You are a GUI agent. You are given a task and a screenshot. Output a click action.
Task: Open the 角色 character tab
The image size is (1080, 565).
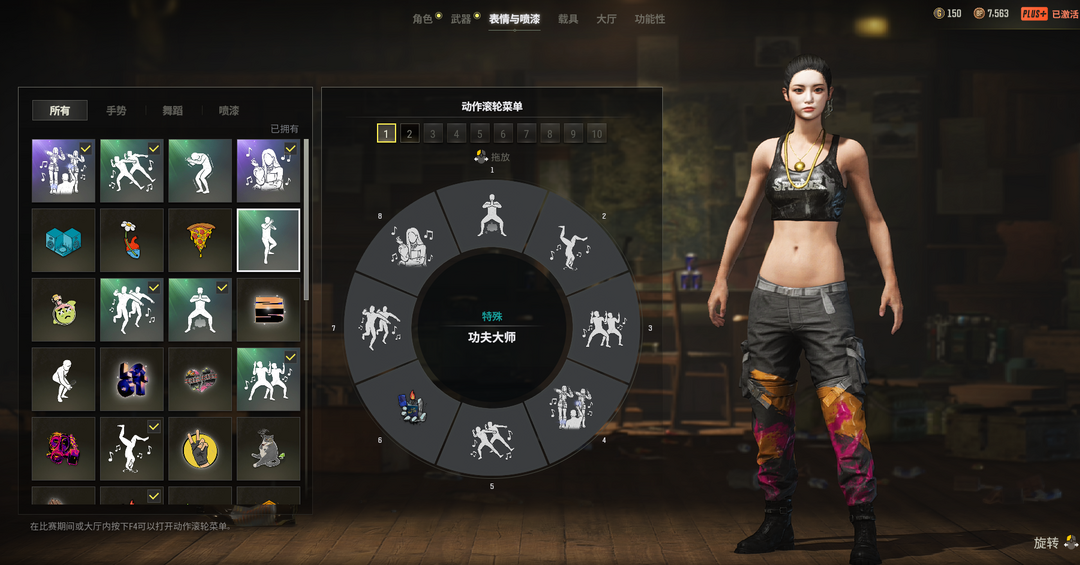[422, 19]
